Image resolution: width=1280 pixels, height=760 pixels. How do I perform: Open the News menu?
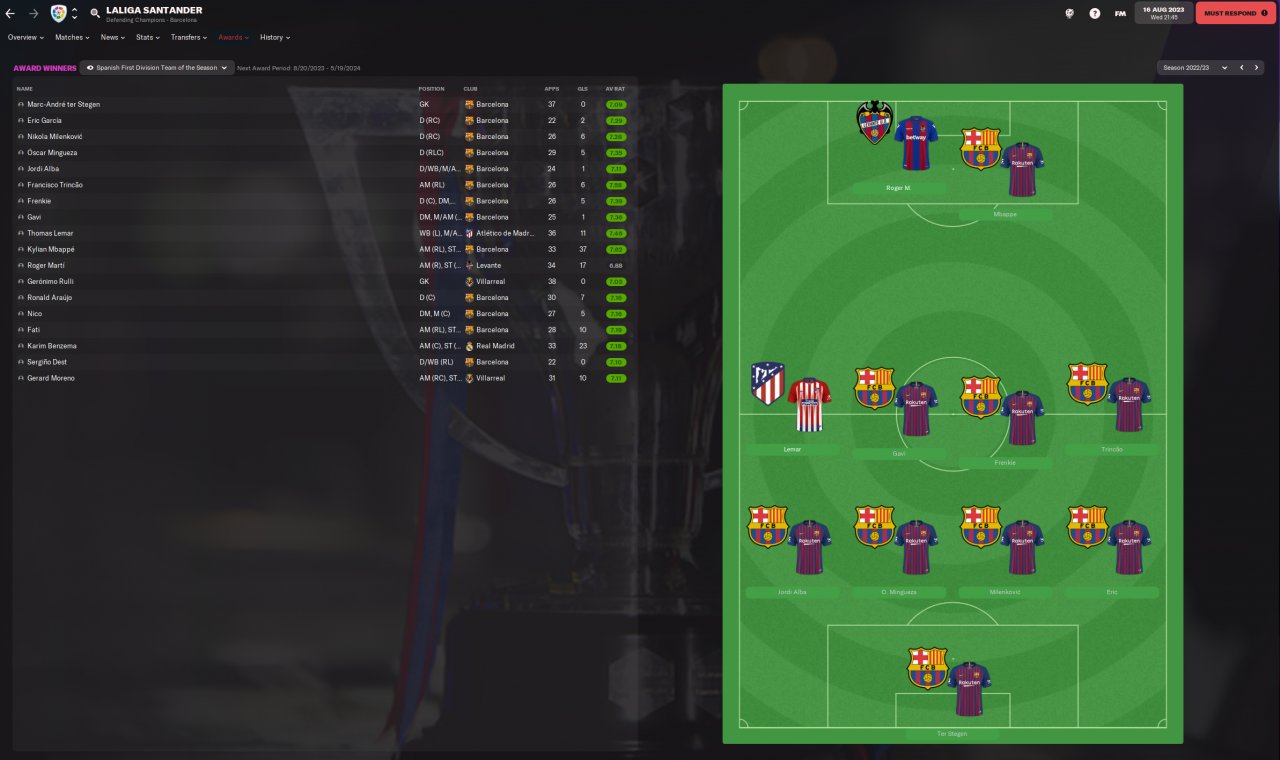coord(112,37)
